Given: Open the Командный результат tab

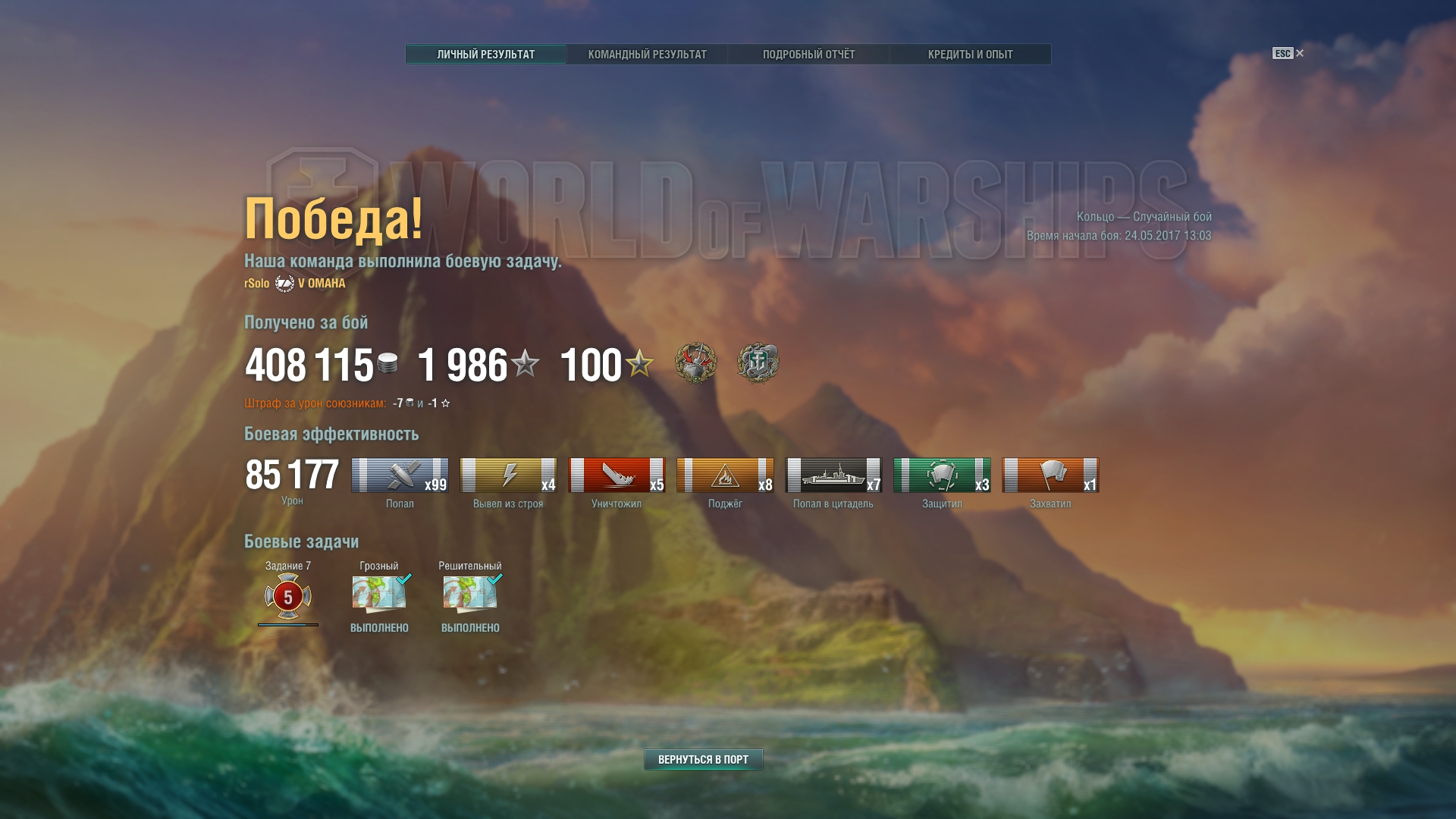Looking at the screenshot, I should (647, 55).
